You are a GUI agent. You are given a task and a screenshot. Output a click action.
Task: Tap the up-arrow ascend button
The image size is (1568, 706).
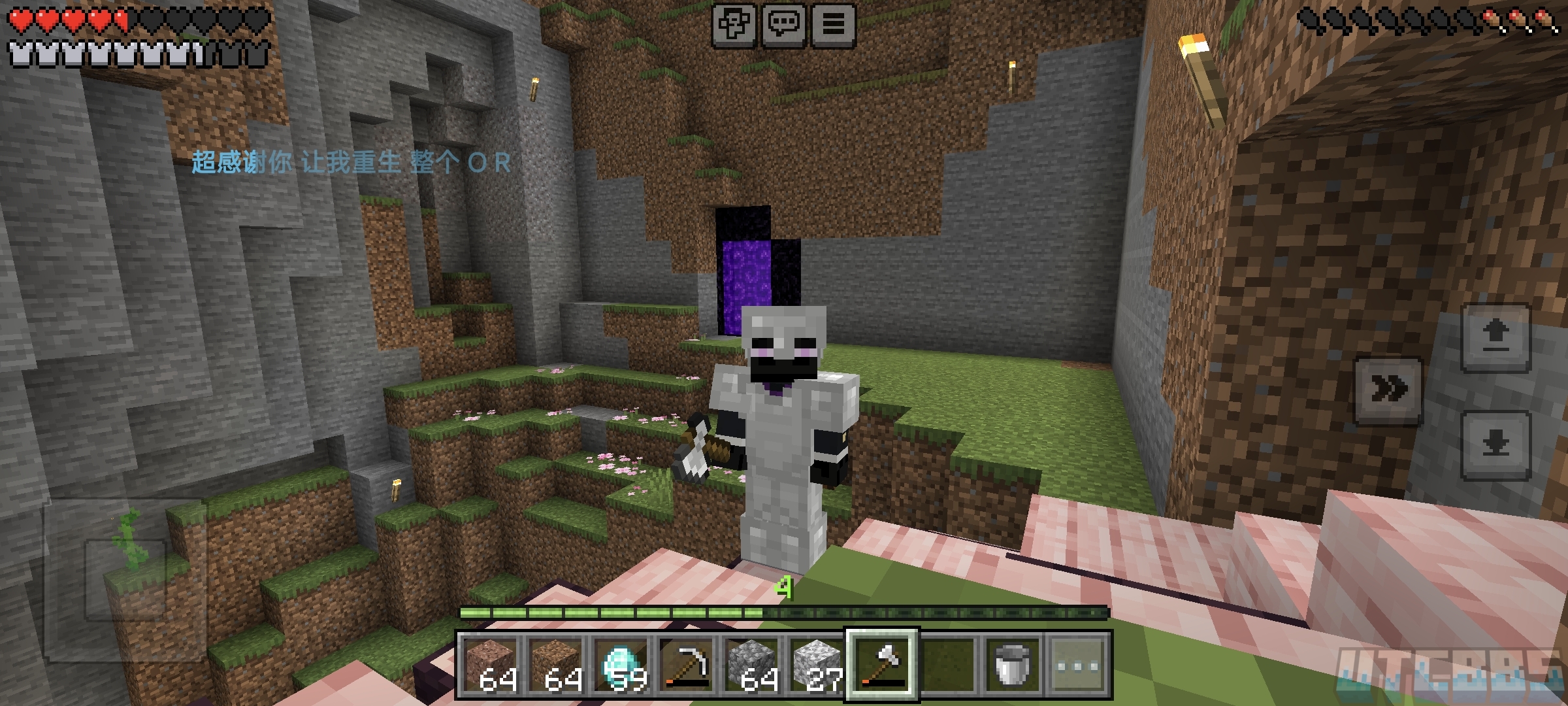1495,338
